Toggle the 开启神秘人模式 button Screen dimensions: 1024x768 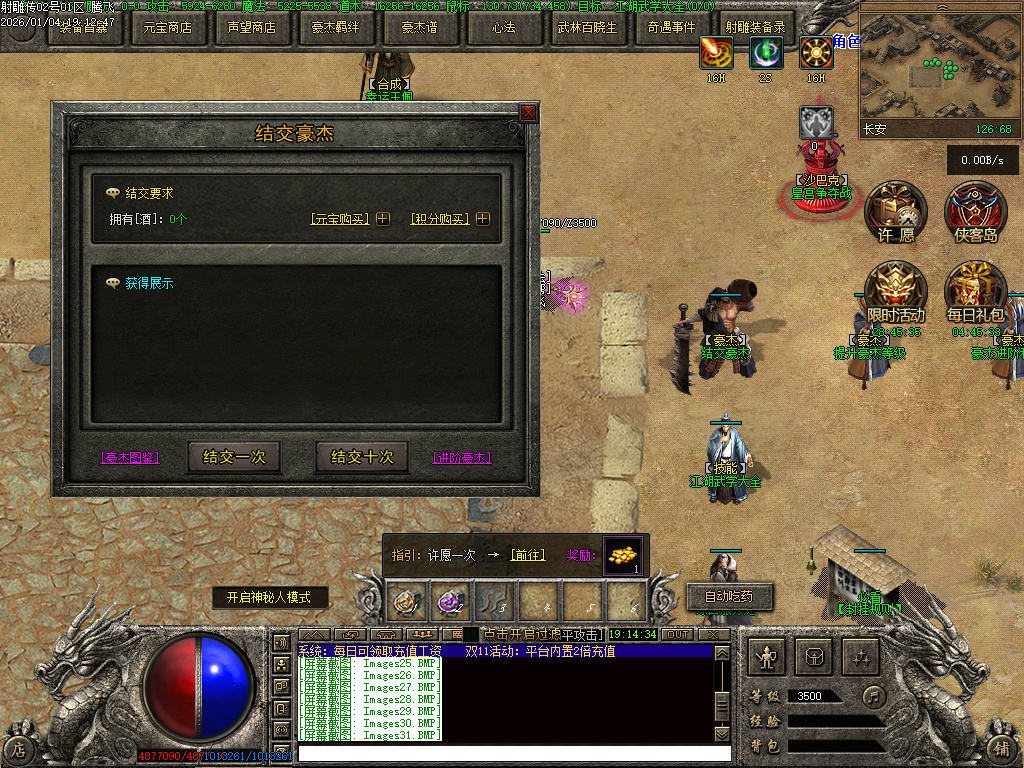270,598
